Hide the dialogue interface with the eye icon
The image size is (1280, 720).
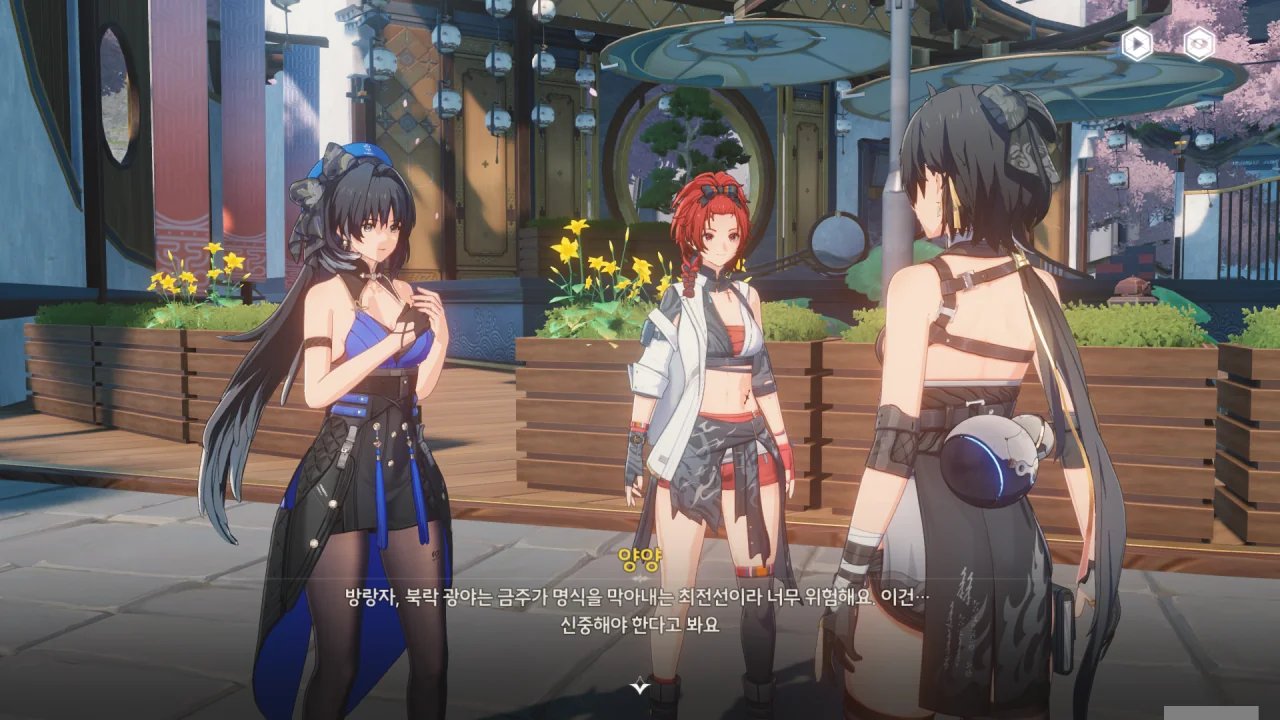[x=1199, y=44]
